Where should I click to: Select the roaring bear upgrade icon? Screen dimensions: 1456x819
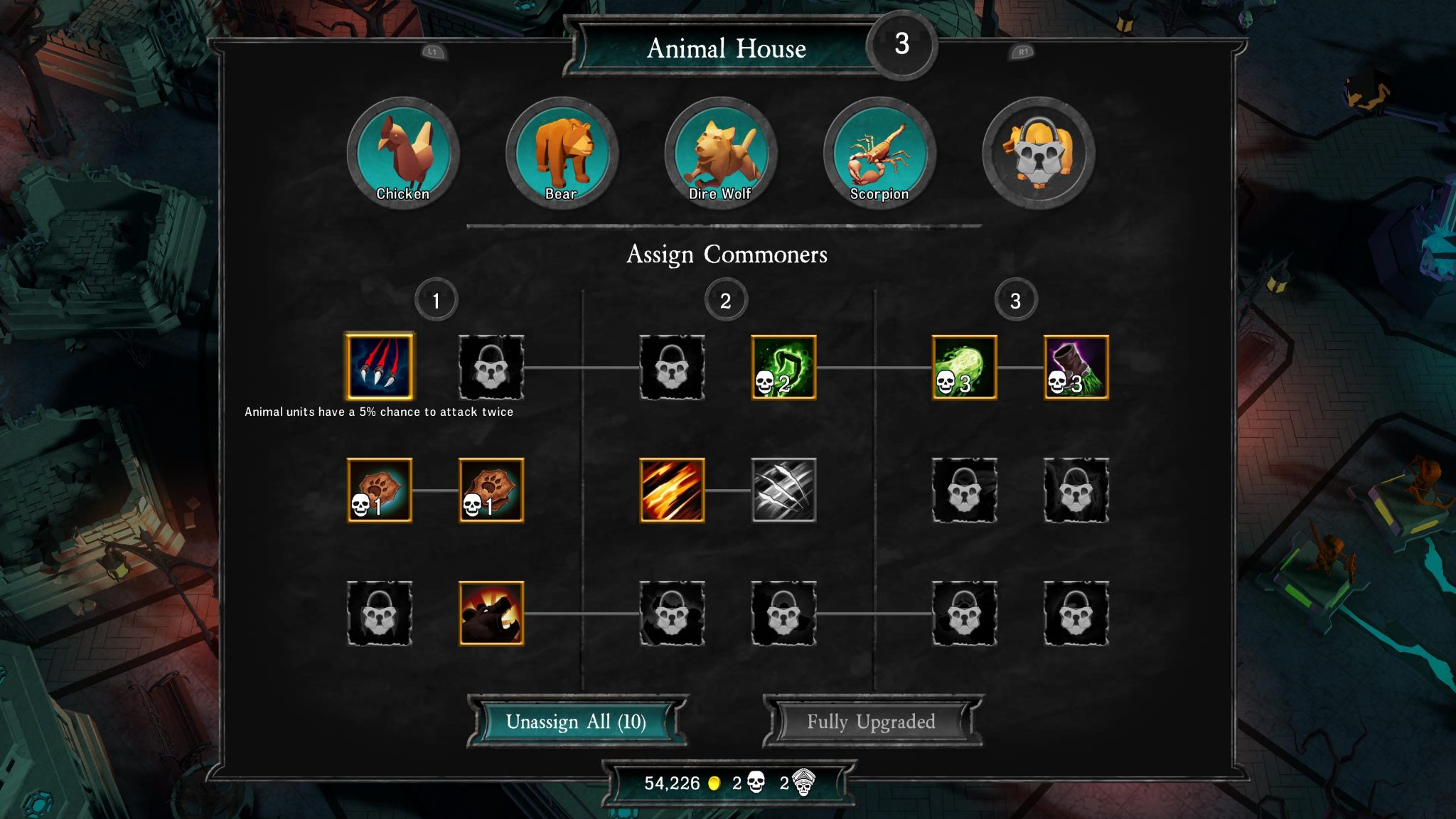491,613
